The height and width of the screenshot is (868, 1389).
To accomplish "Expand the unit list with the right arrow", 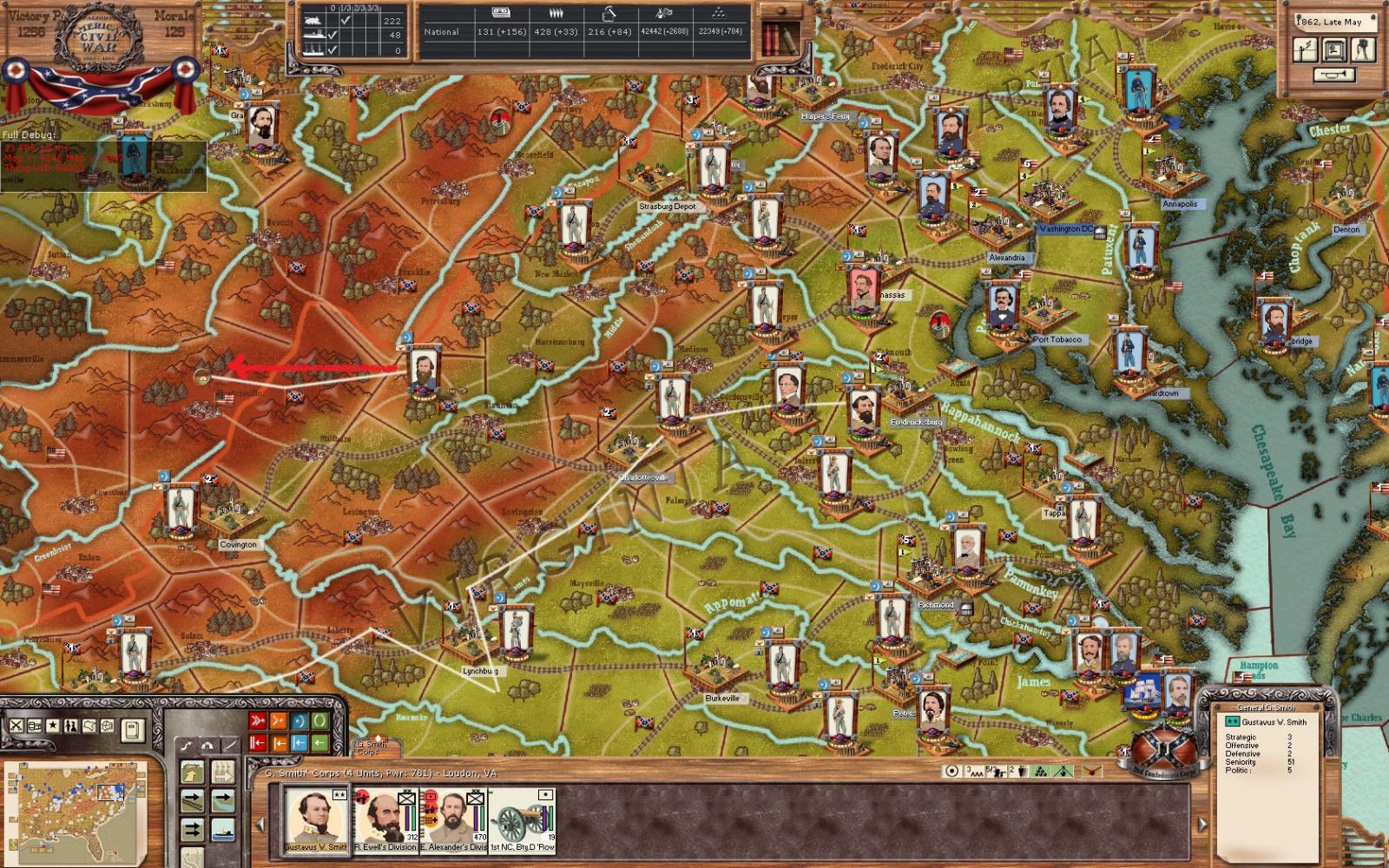I will [1202, 824].
